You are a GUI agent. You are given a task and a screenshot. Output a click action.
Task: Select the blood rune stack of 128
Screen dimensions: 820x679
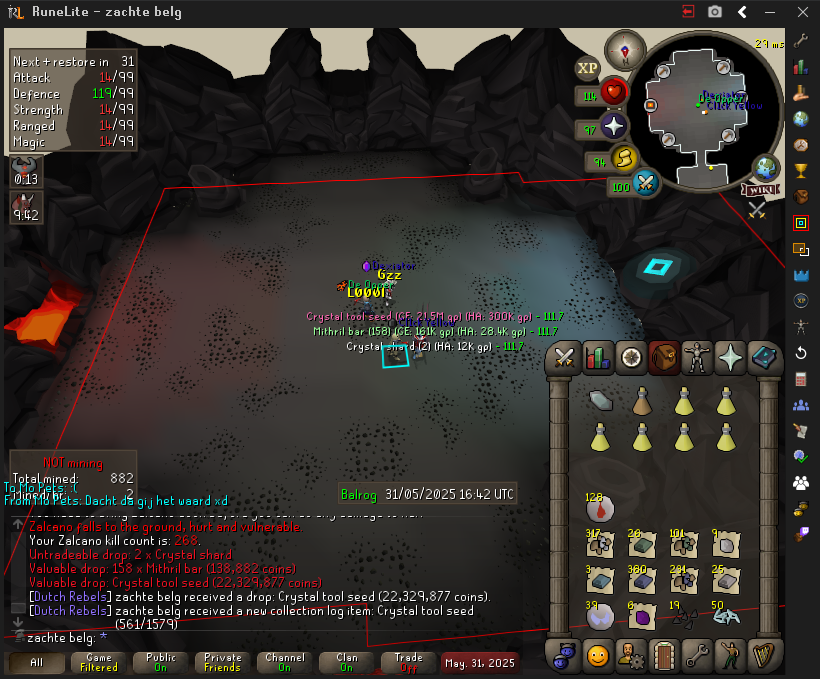click(x=599, y=508)
